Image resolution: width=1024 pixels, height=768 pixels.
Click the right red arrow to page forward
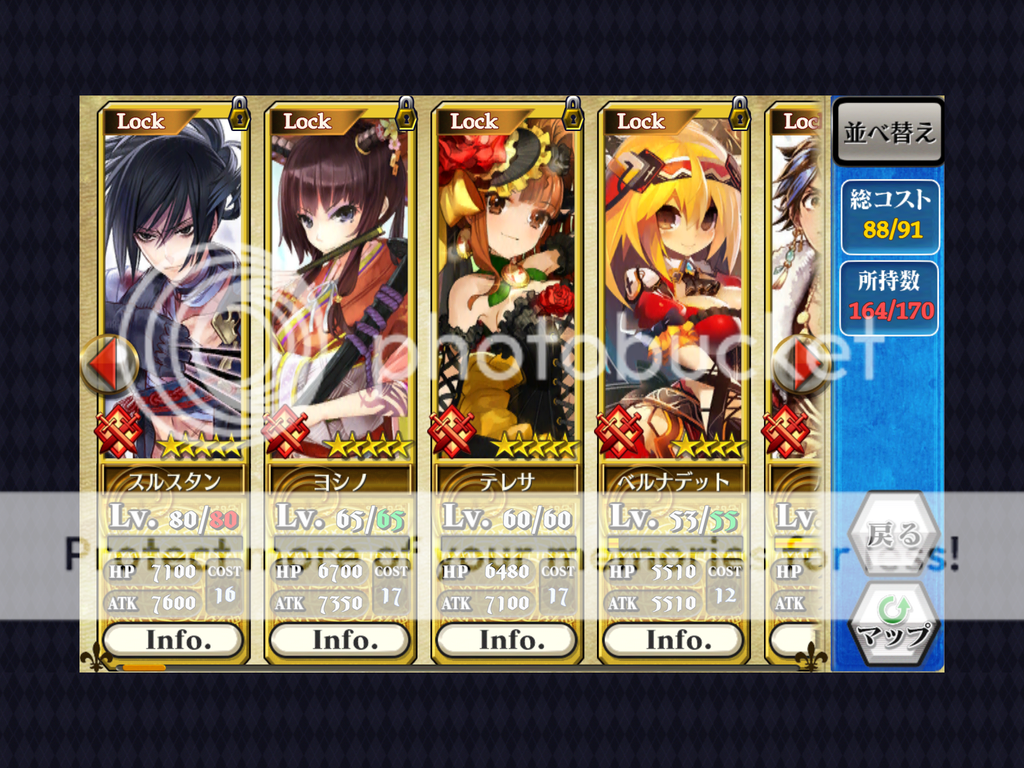(803, 364)
